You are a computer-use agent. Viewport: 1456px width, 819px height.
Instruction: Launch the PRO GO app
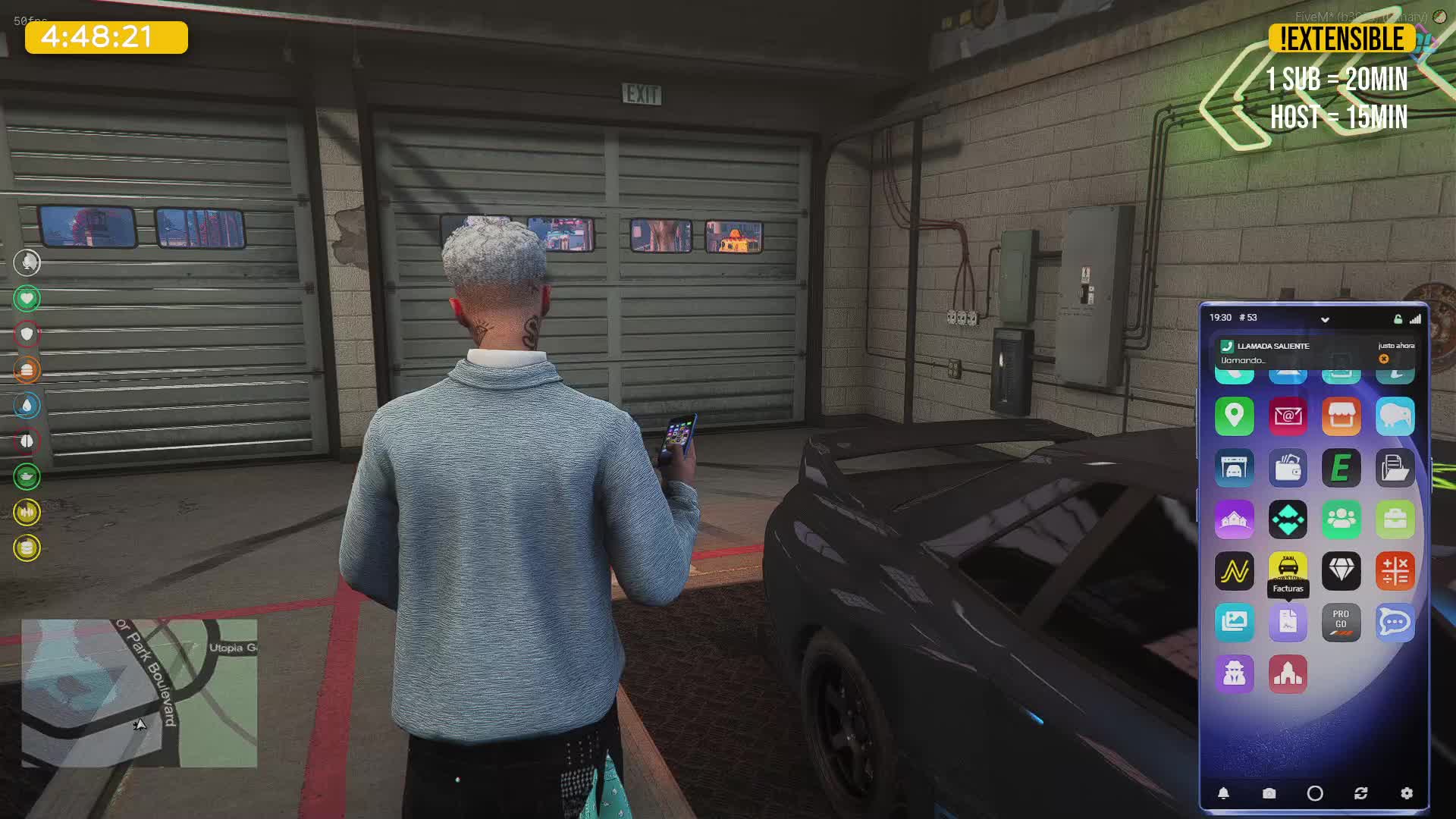pos(1341,623)
